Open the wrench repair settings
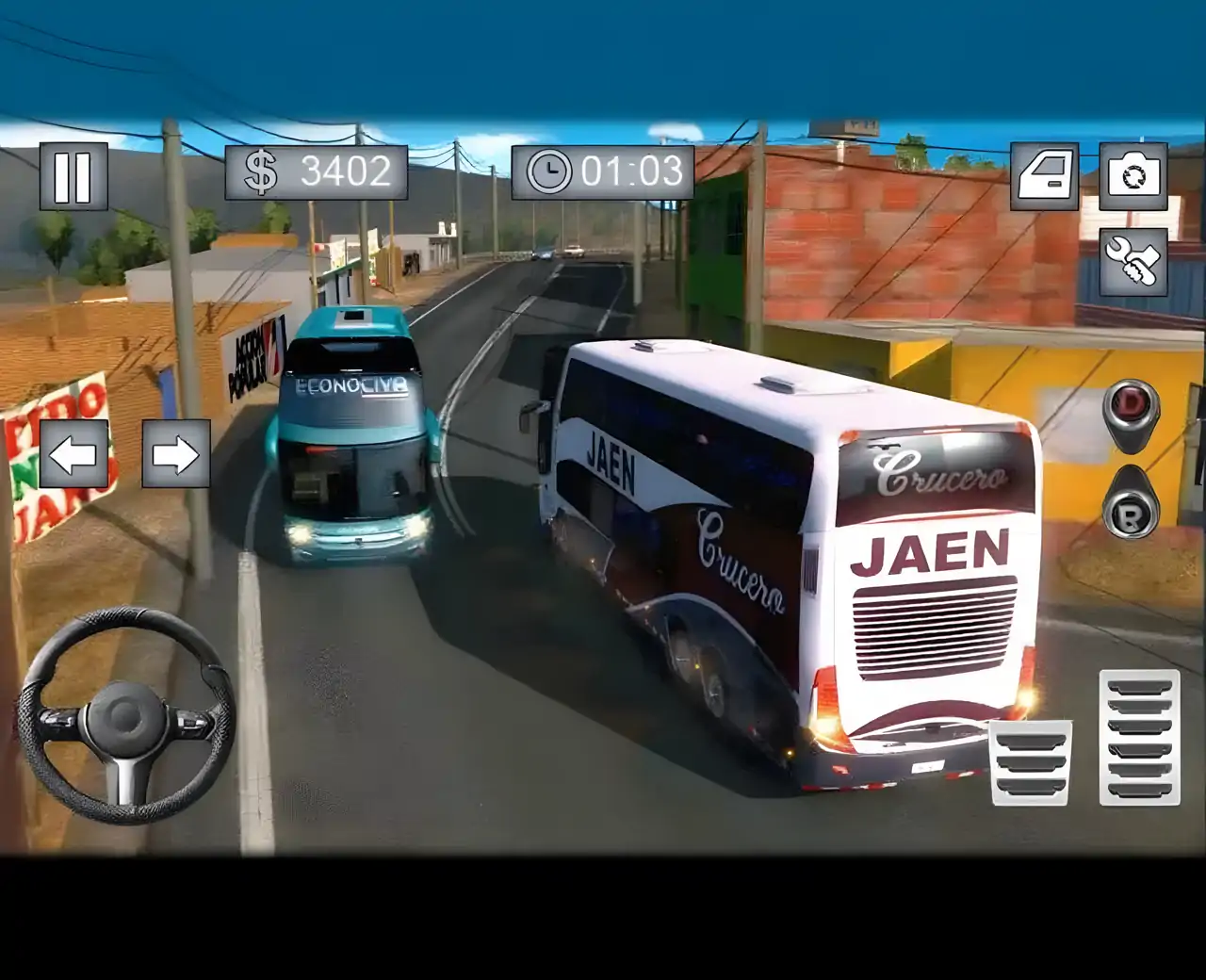 1133,262
